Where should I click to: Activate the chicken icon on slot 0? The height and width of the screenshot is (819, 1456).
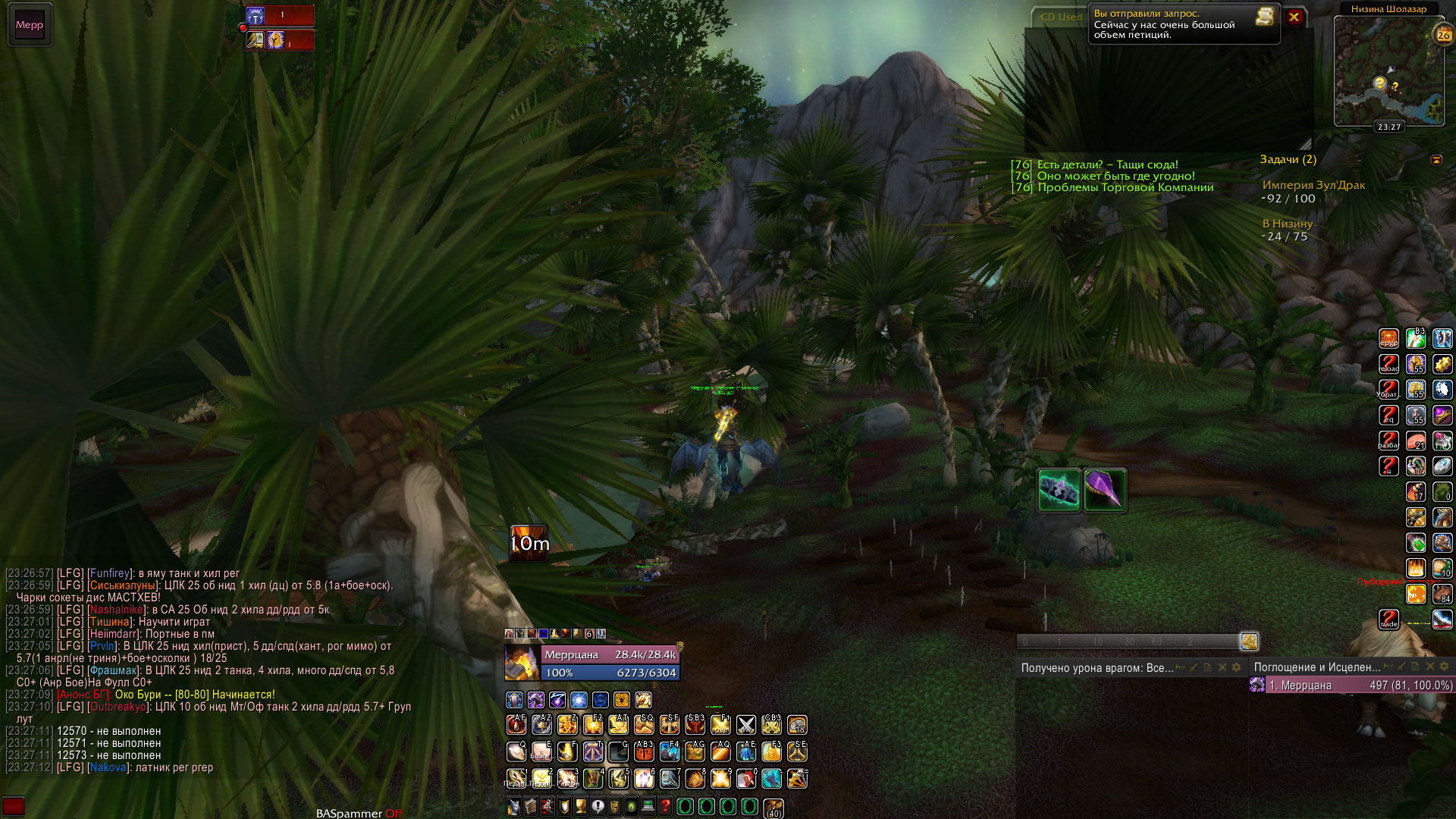click(746, 778)
